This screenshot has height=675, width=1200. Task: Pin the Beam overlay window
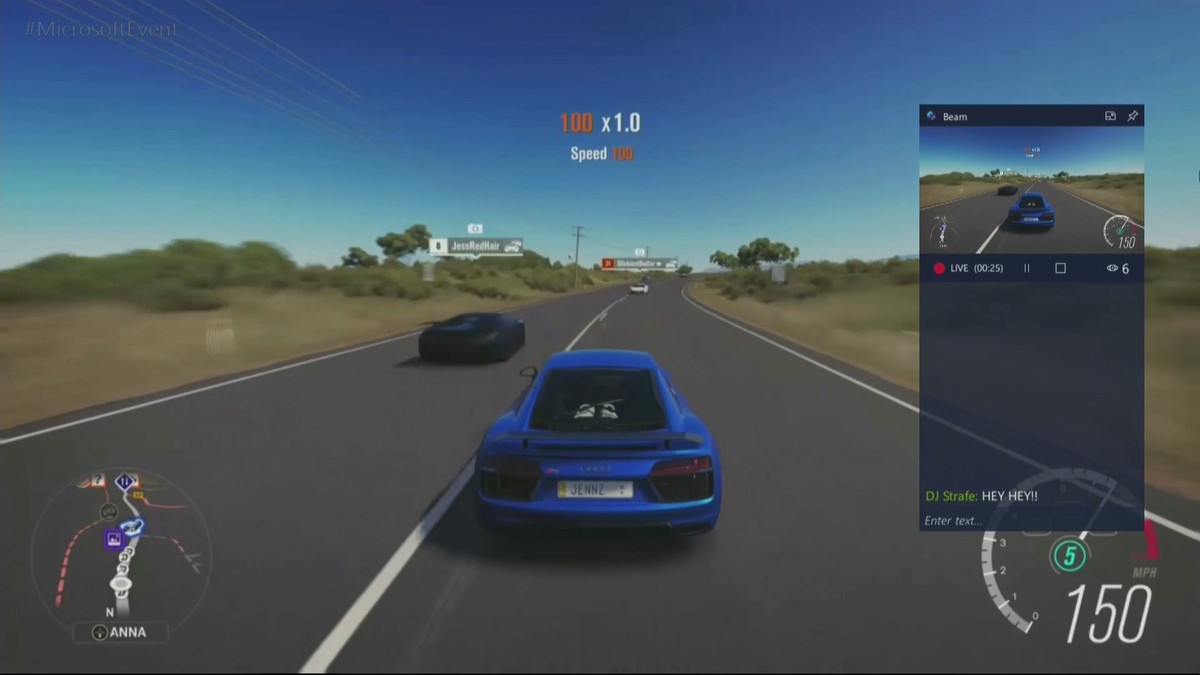(x=1132, y=116)
